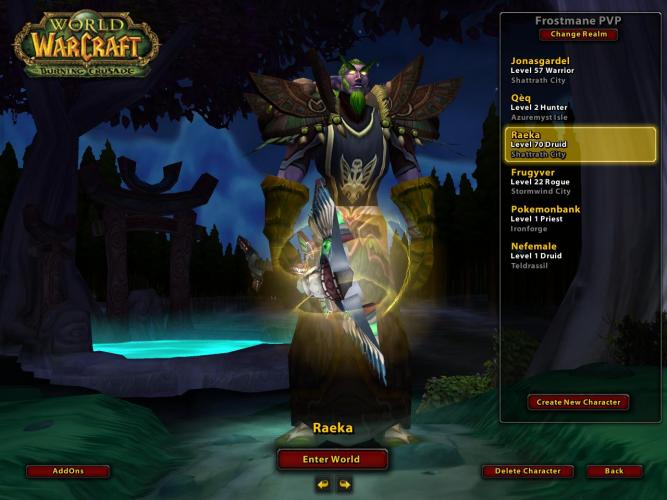667x500 pixels.
Task: Create a new character
Action: [578, 402]
